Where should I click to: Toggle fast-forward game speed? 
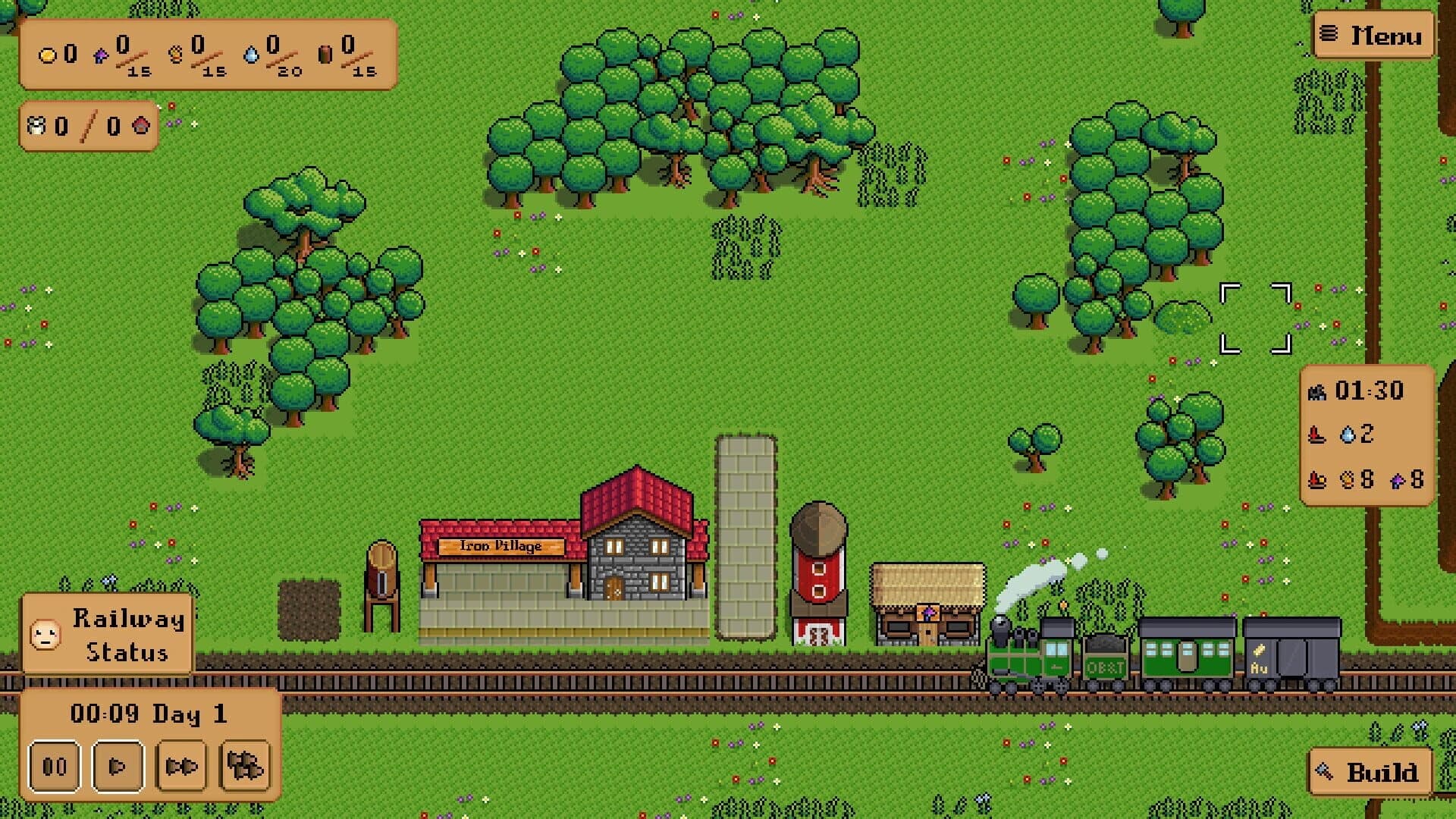(x=181, y=765)
